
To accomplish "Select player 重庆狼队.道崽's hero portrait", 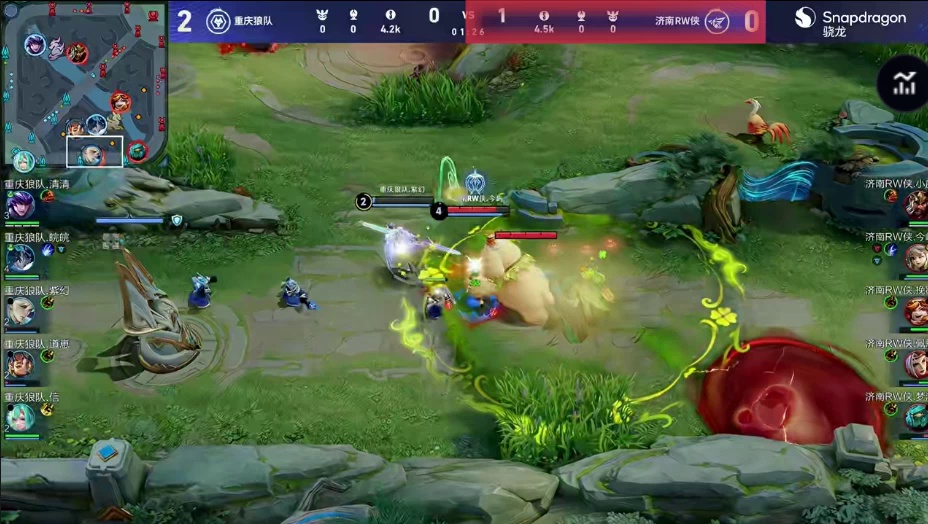I will [19, 364].
